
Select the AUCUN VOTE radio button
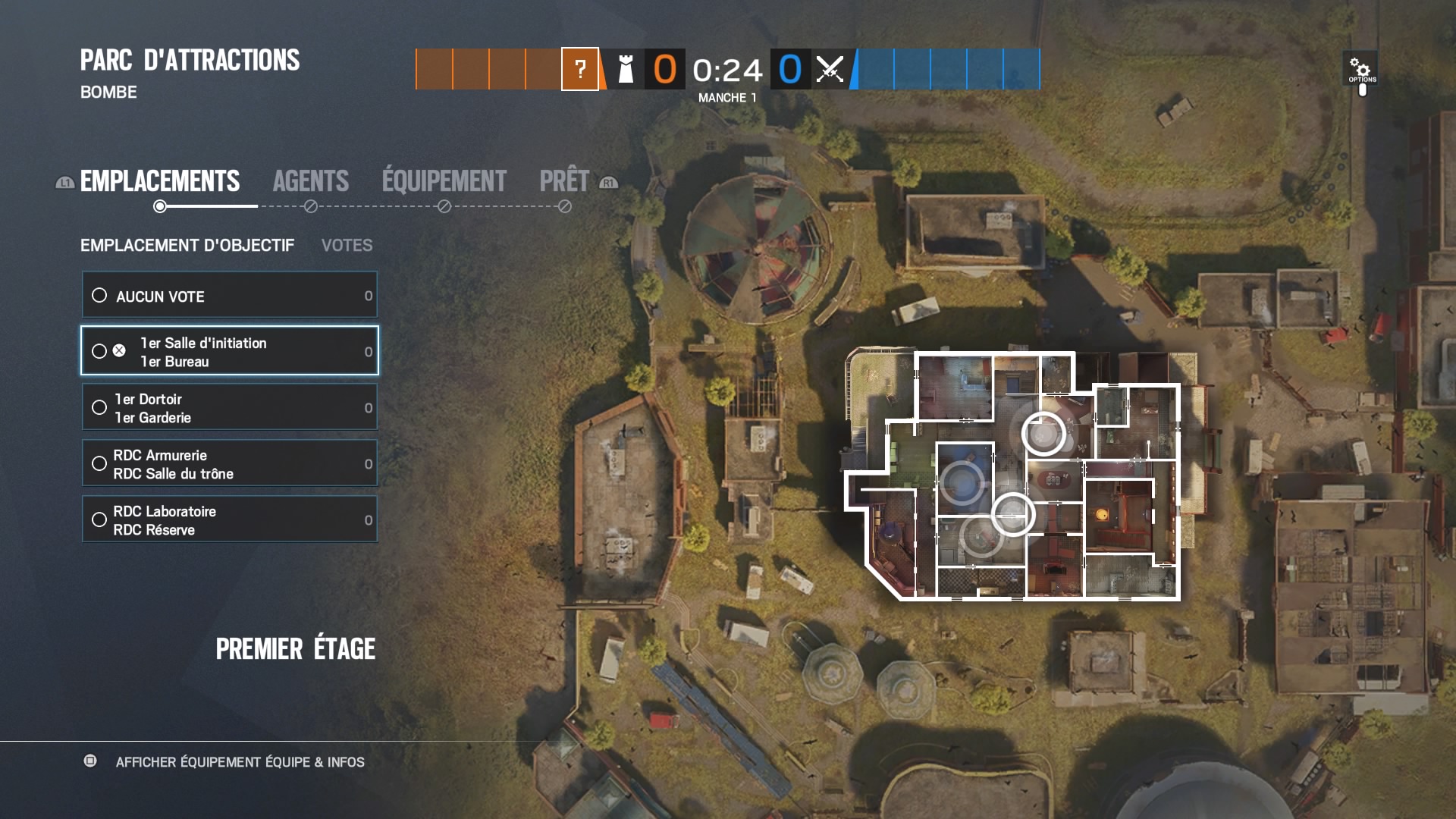(x=99, y=296)
